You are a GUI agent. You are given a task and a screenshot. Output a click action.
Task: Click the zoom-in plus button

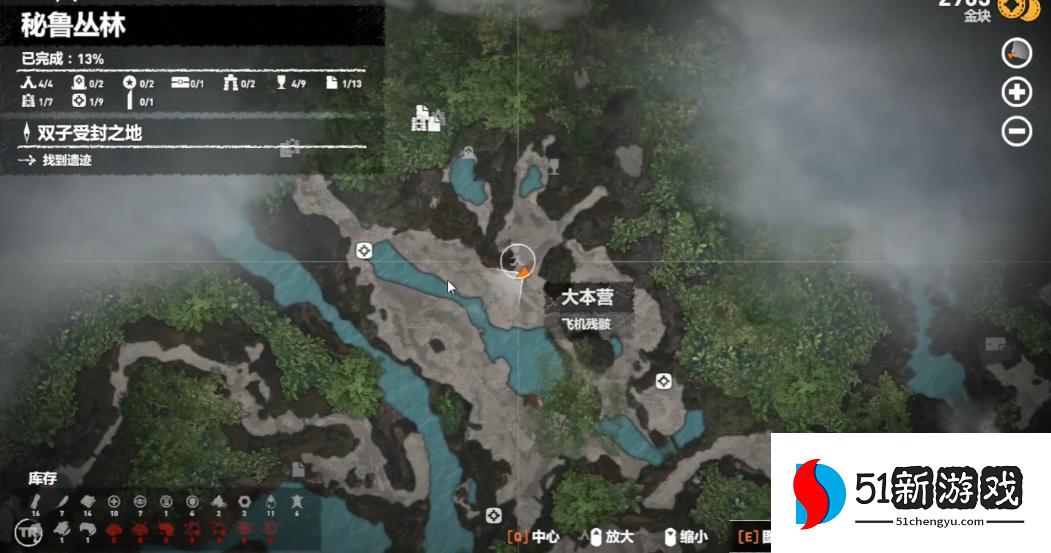[1017, 93]
